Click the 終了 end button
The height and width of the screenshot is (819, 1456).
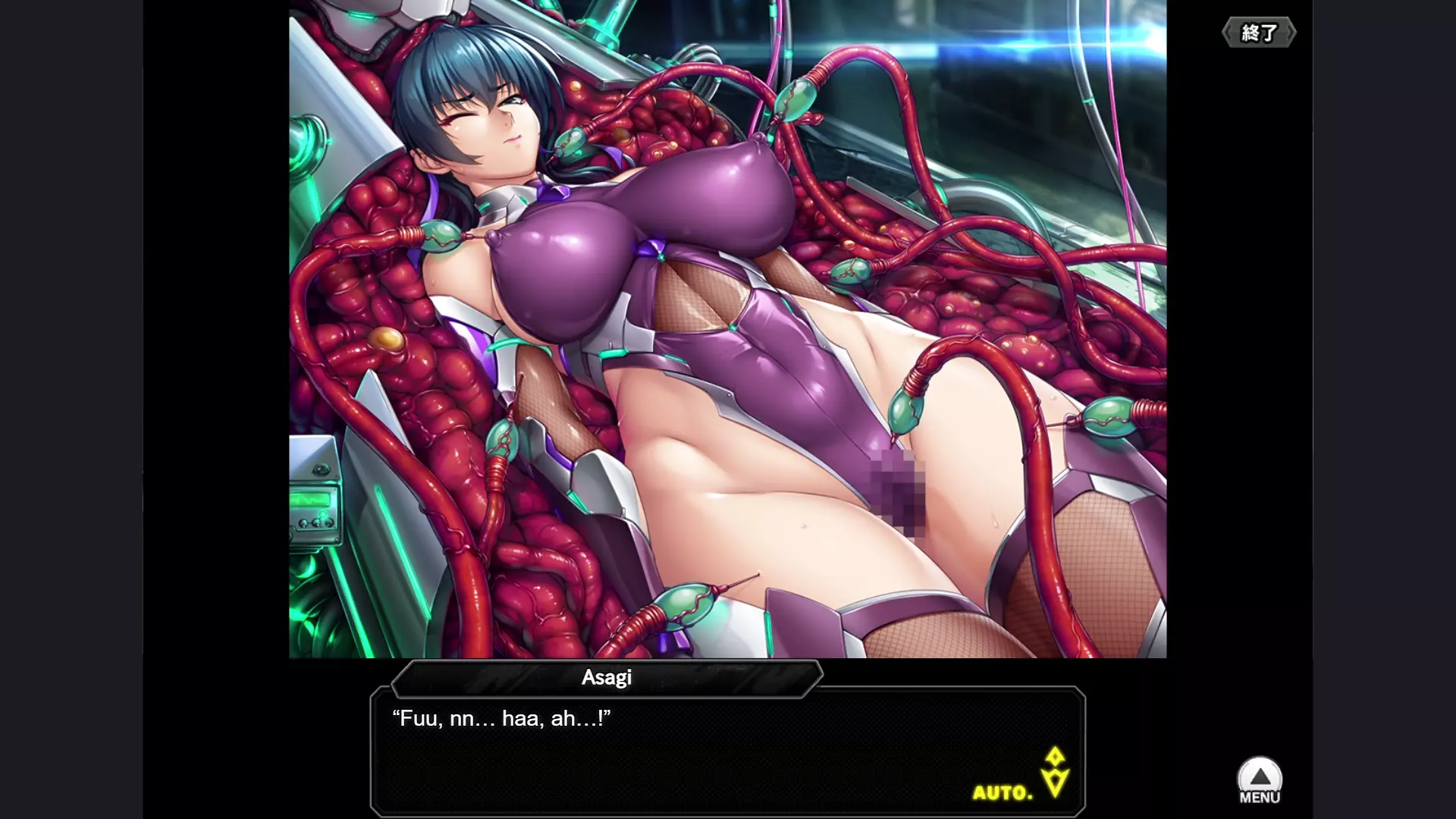[1259, 33]
